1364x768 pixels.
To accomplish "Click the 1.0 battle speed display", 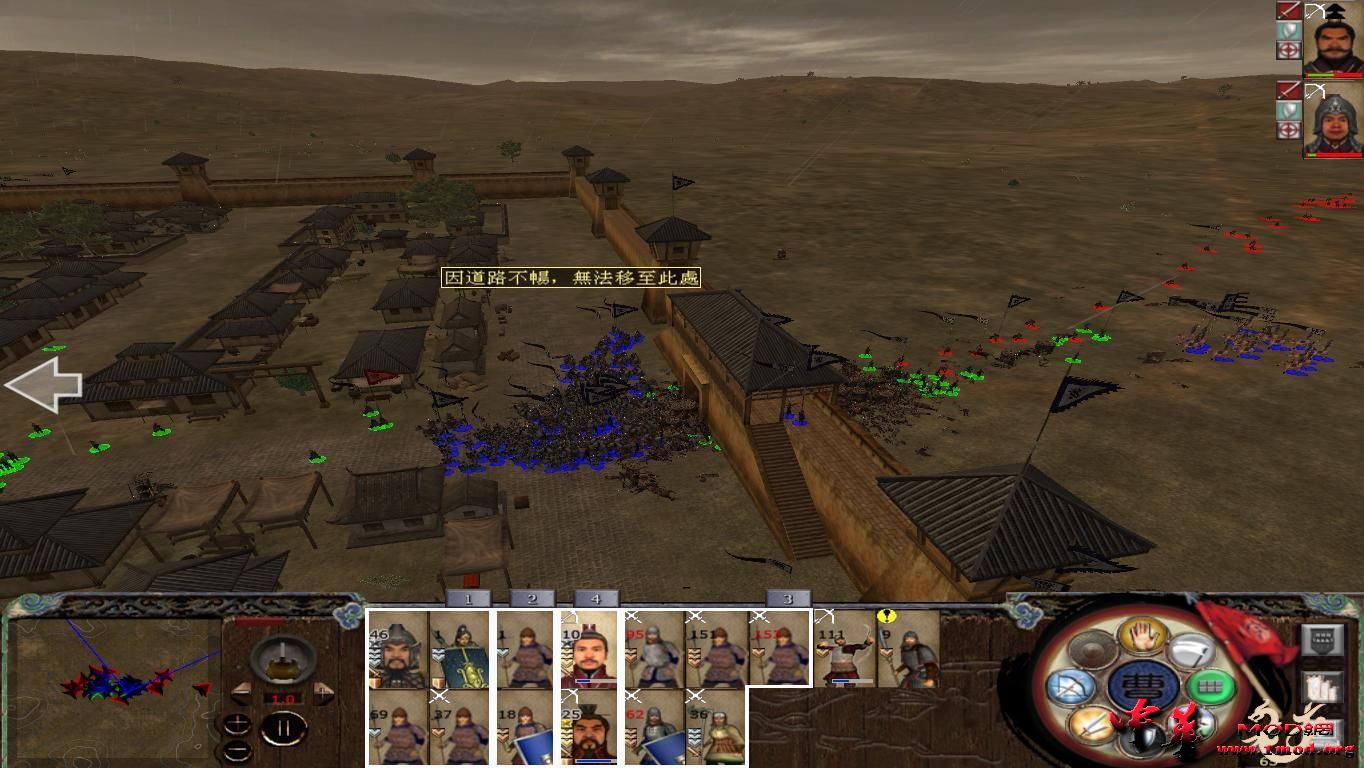I will (283, 698).
